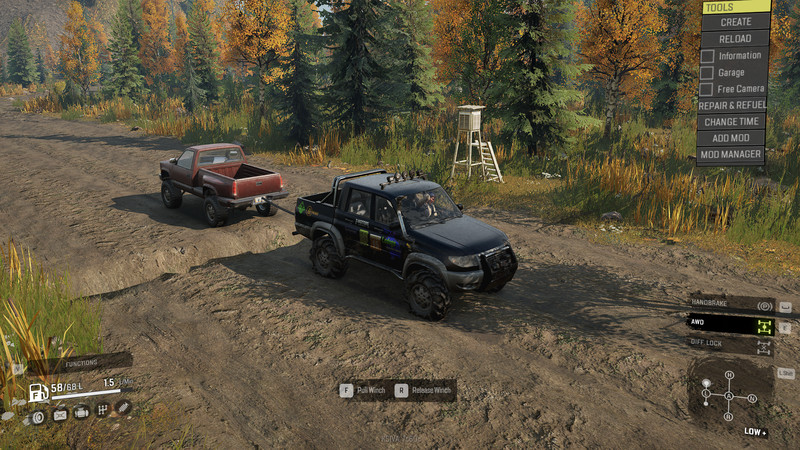This screenshot has width=800, height=450.
Task: Tick the Information checkbox
Action: point(707,56)
